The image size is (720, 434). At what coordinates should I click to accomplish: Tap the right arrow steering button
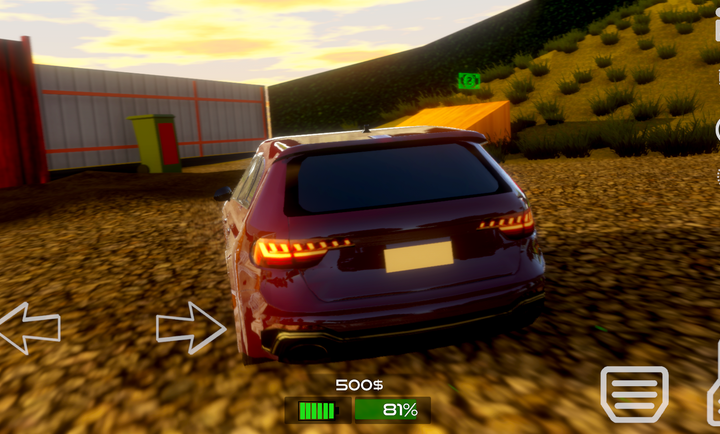(190, 327)
